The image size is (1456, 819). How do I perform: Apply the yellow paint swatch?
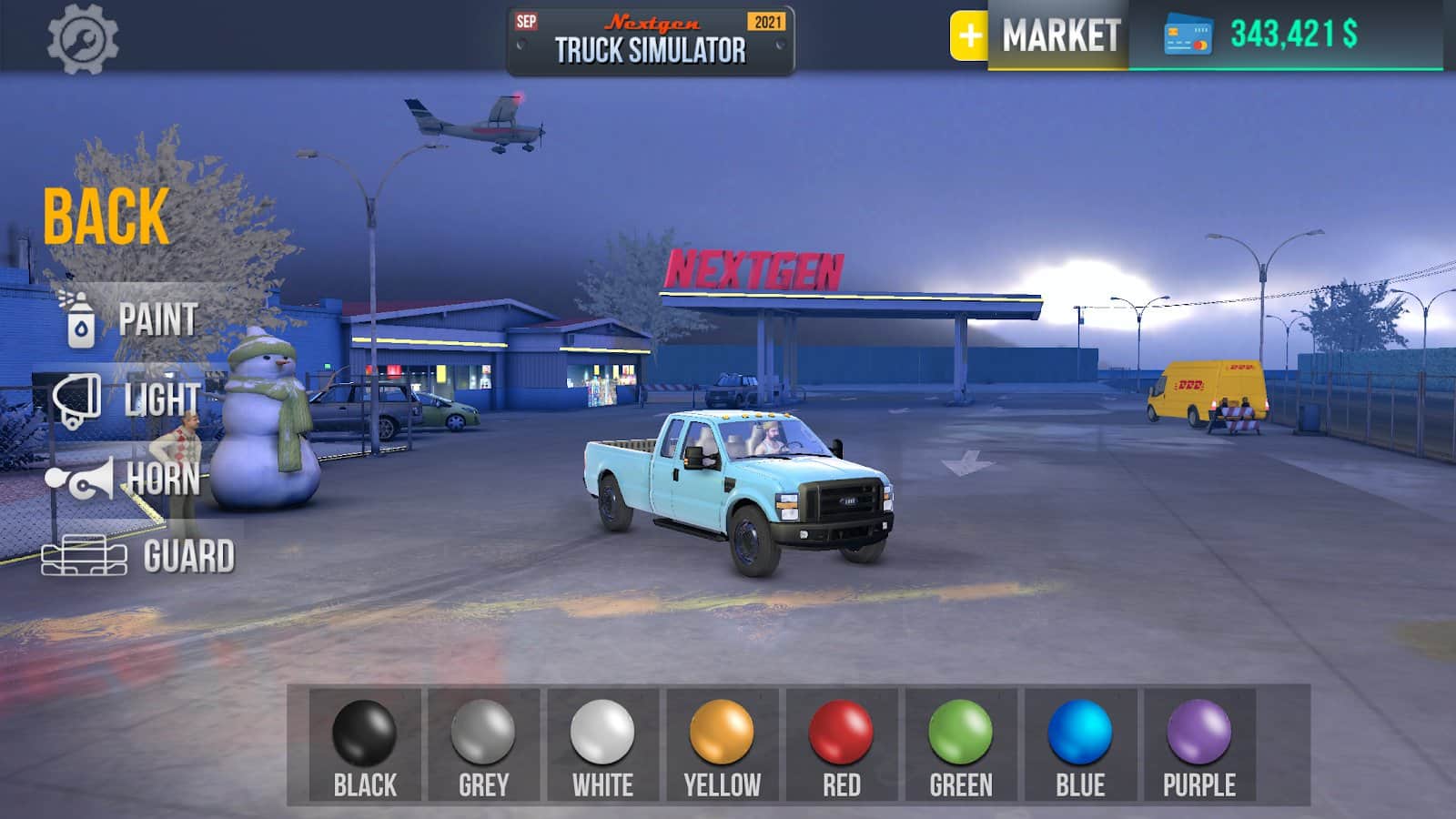click(x=722, y=744)
